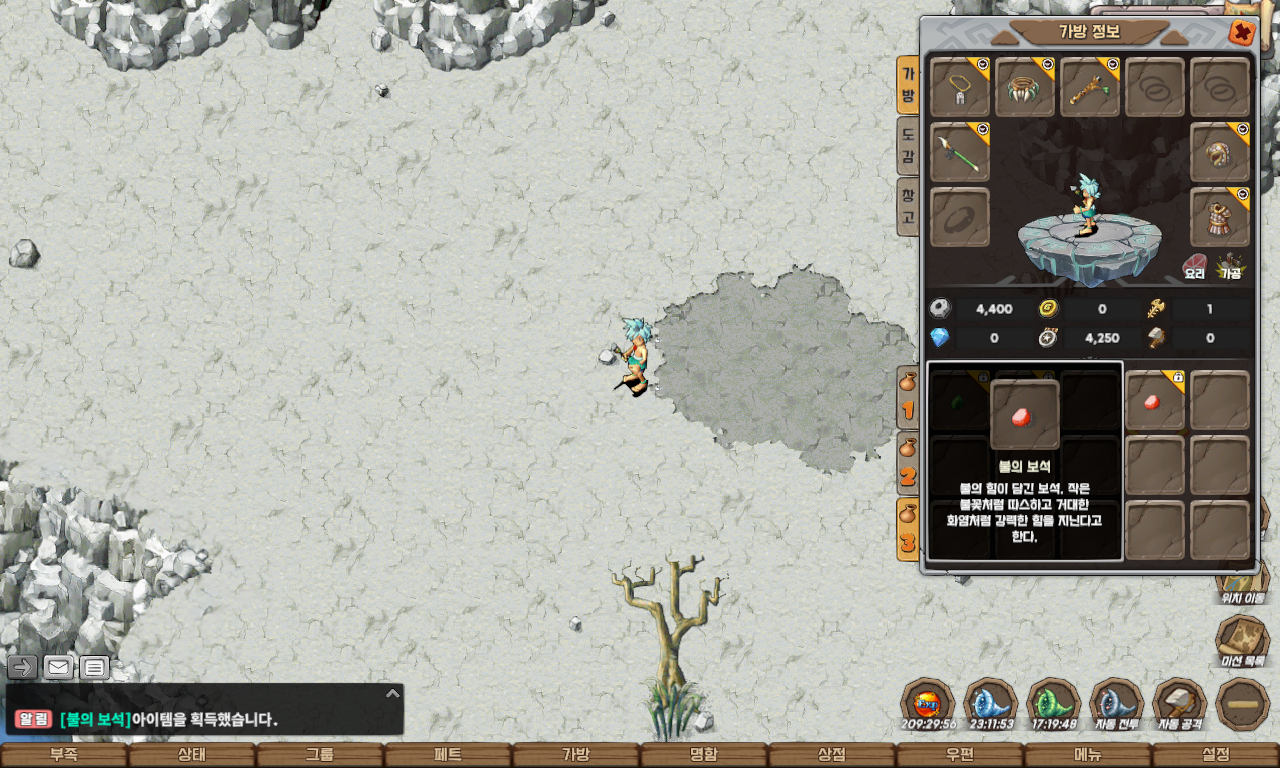Close the 가방 정보 bag window
This screenshot has width=1280, height=768.
[1242, 33]
